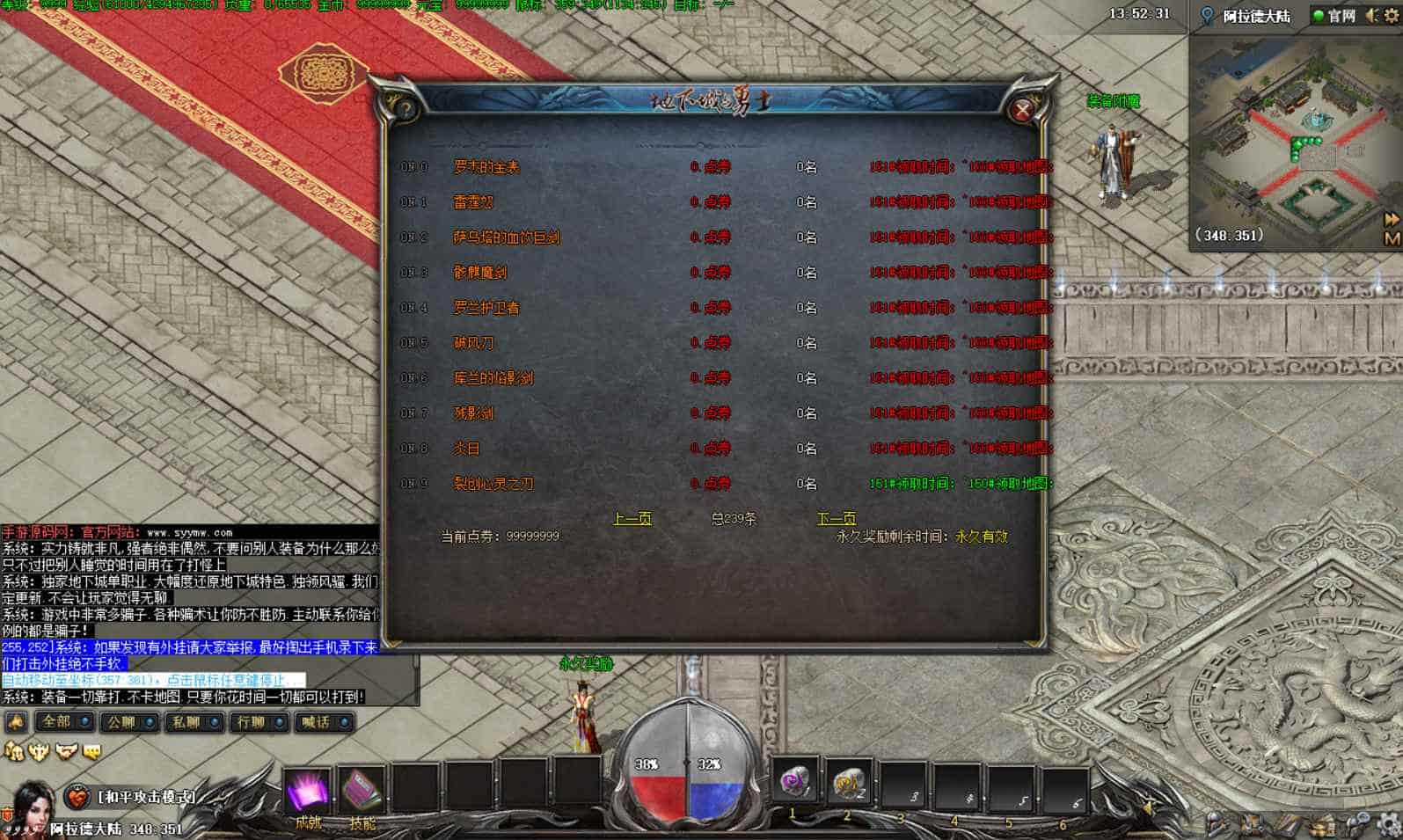Screen dimensions: 1403x840
Task: Choose the 裂创心灵之刃 row
Action: [x=493, y=484]
